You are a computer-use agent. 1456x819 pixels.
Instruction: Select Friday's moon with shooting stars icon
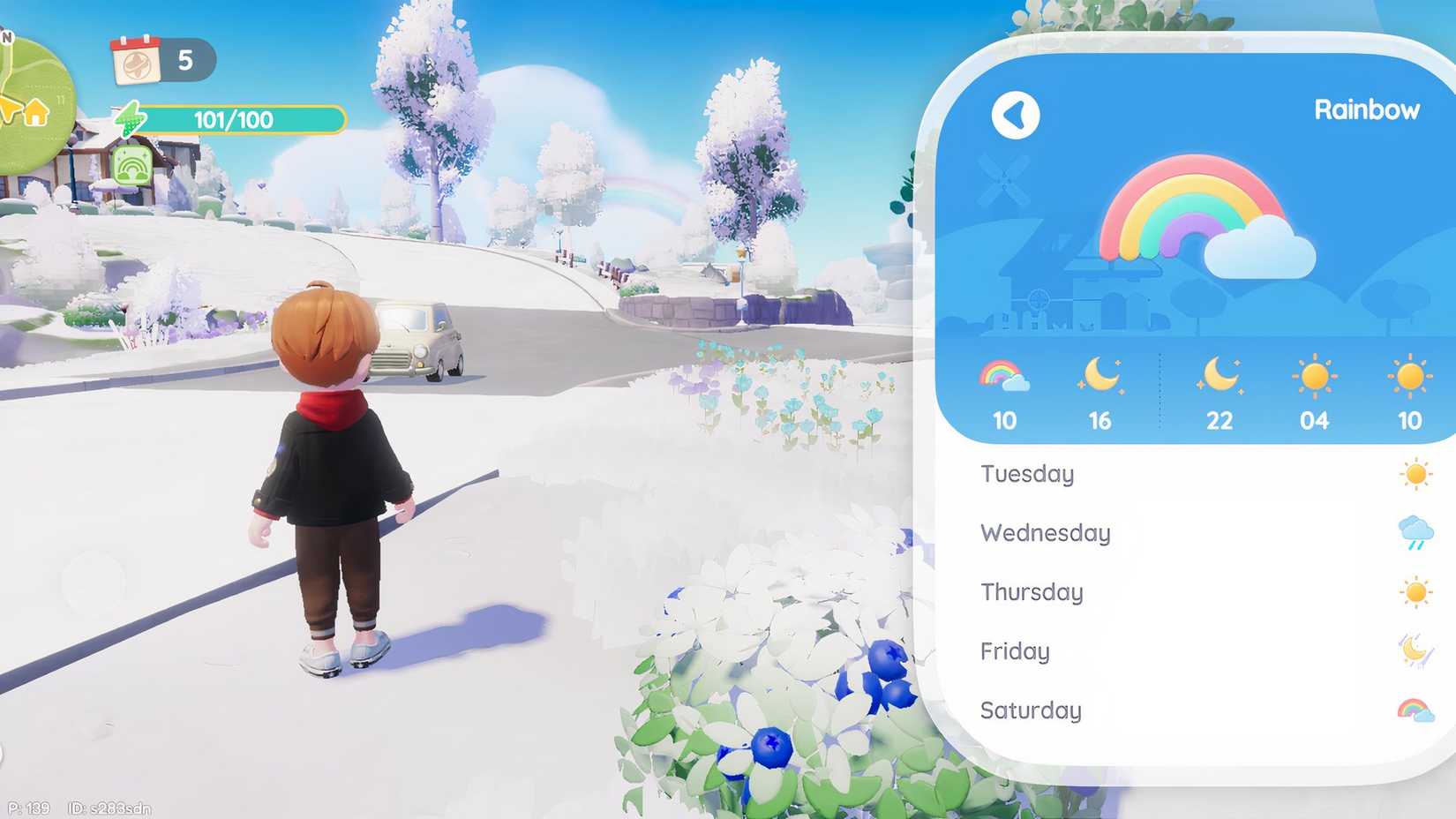click(x=1415, y=650)
